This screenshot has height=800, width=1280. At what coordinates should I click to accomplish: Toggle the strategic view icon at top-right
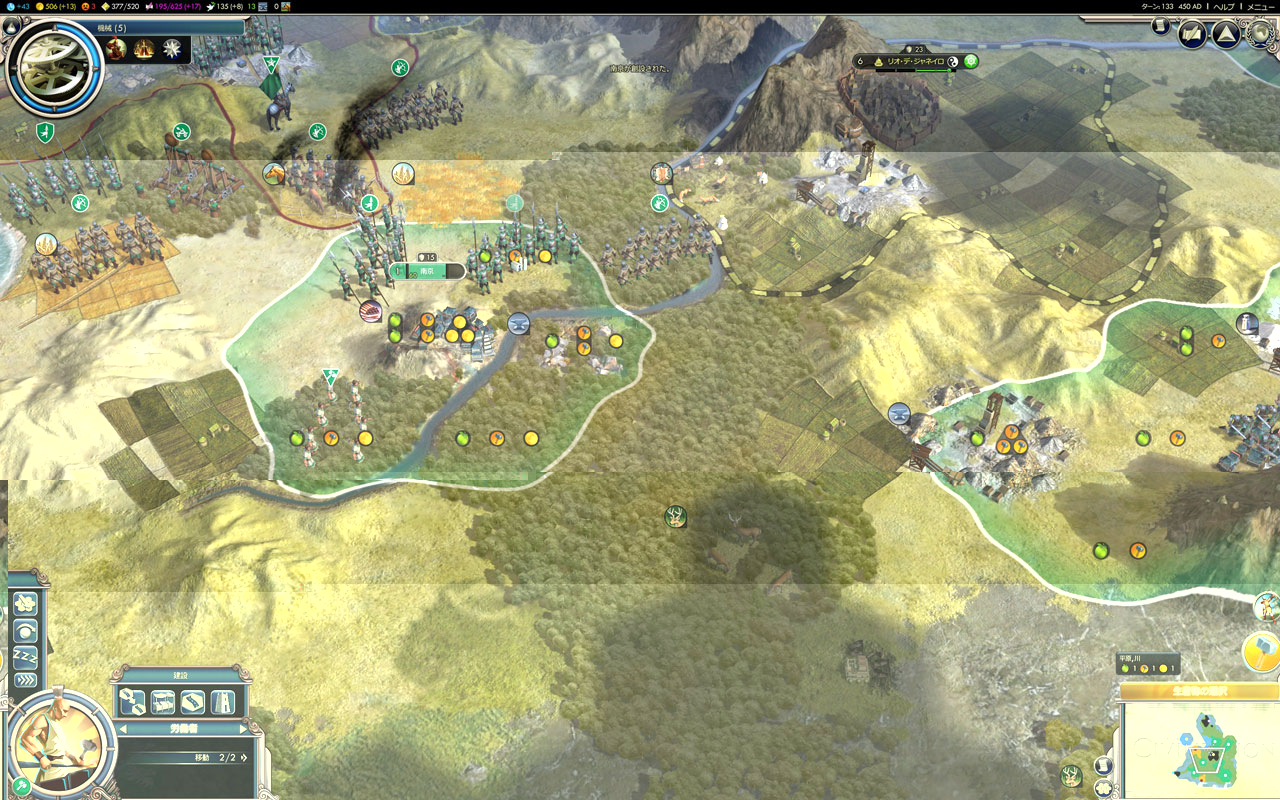(1192, 32)
